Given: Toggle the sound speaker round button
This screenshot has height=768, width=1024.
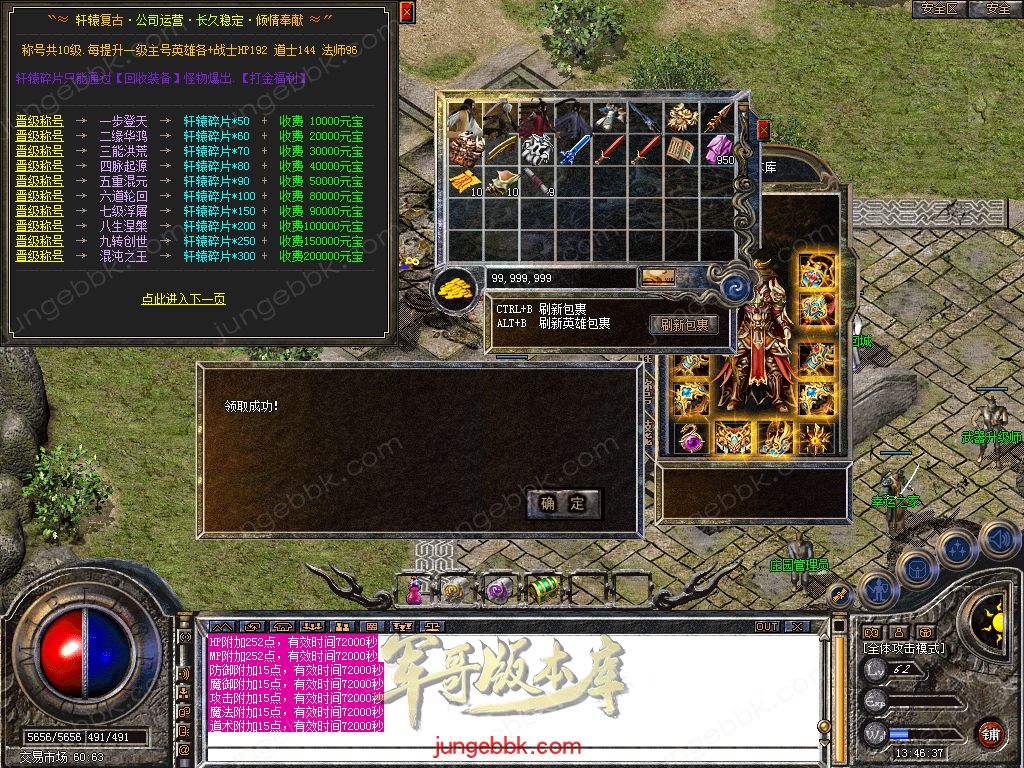Looking at the screenshot, I should pos(999,540).
